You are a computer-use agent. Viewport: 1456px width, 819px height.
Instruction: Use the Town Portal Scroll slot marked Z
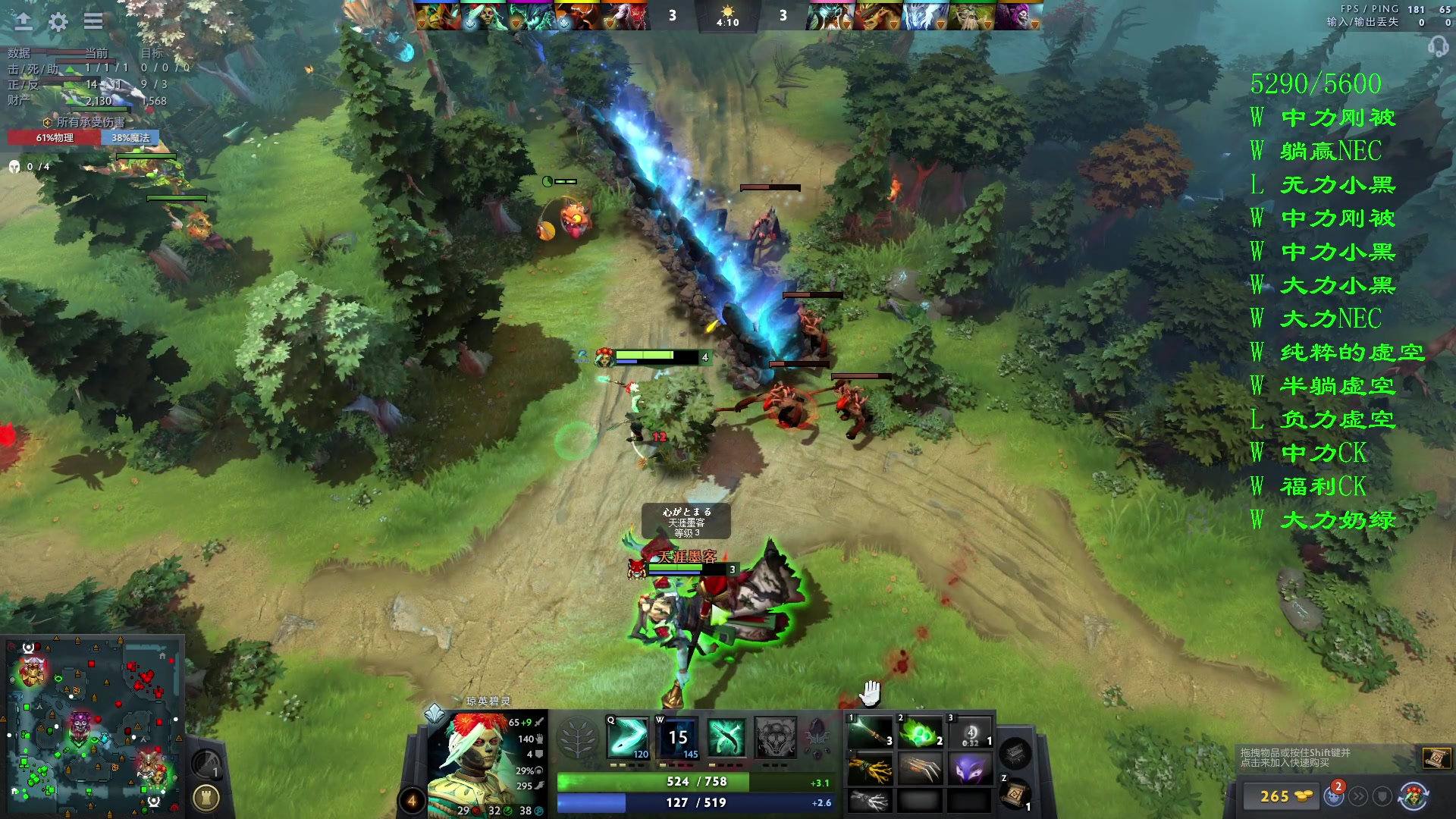pyautogui.click(x=1015, y=793)
